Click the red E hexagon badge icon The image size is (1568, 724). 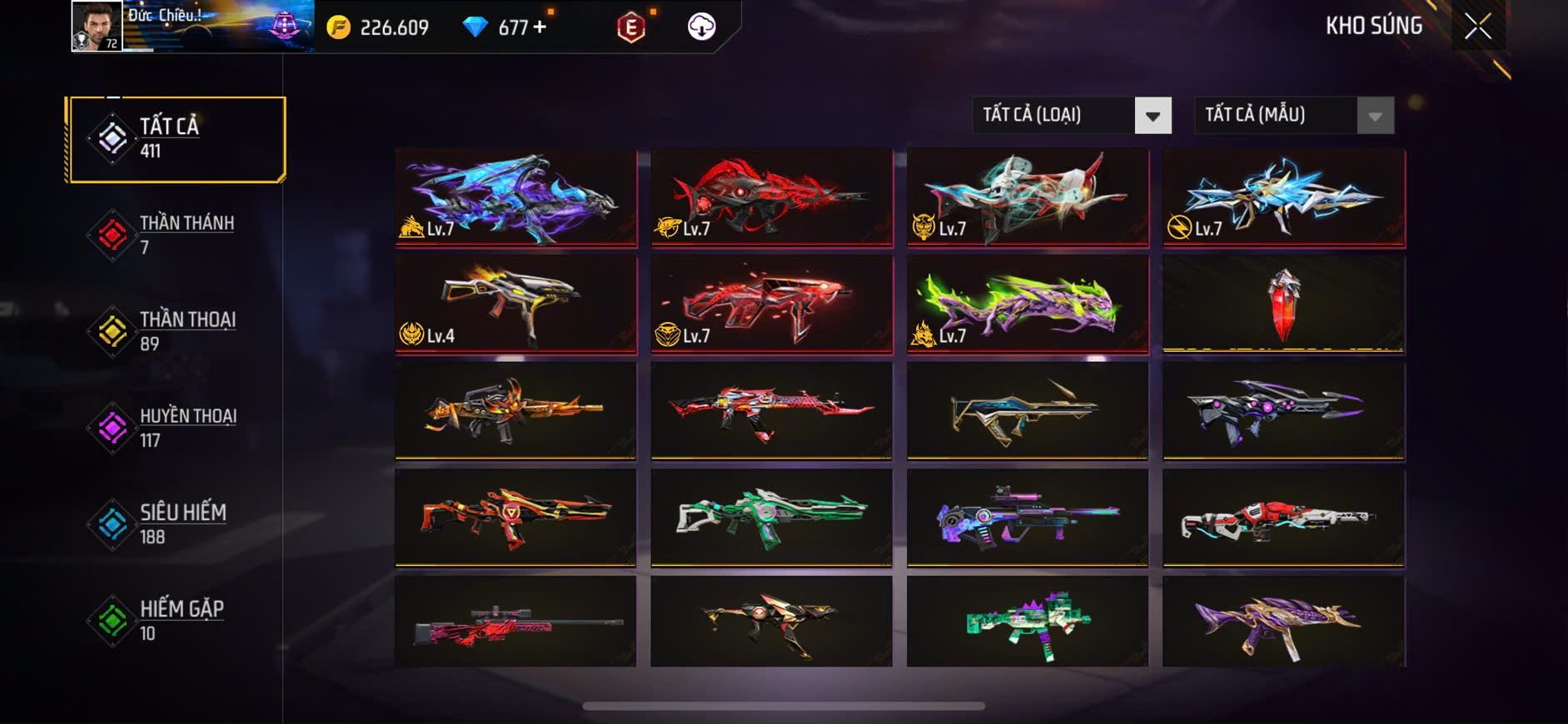631,27
